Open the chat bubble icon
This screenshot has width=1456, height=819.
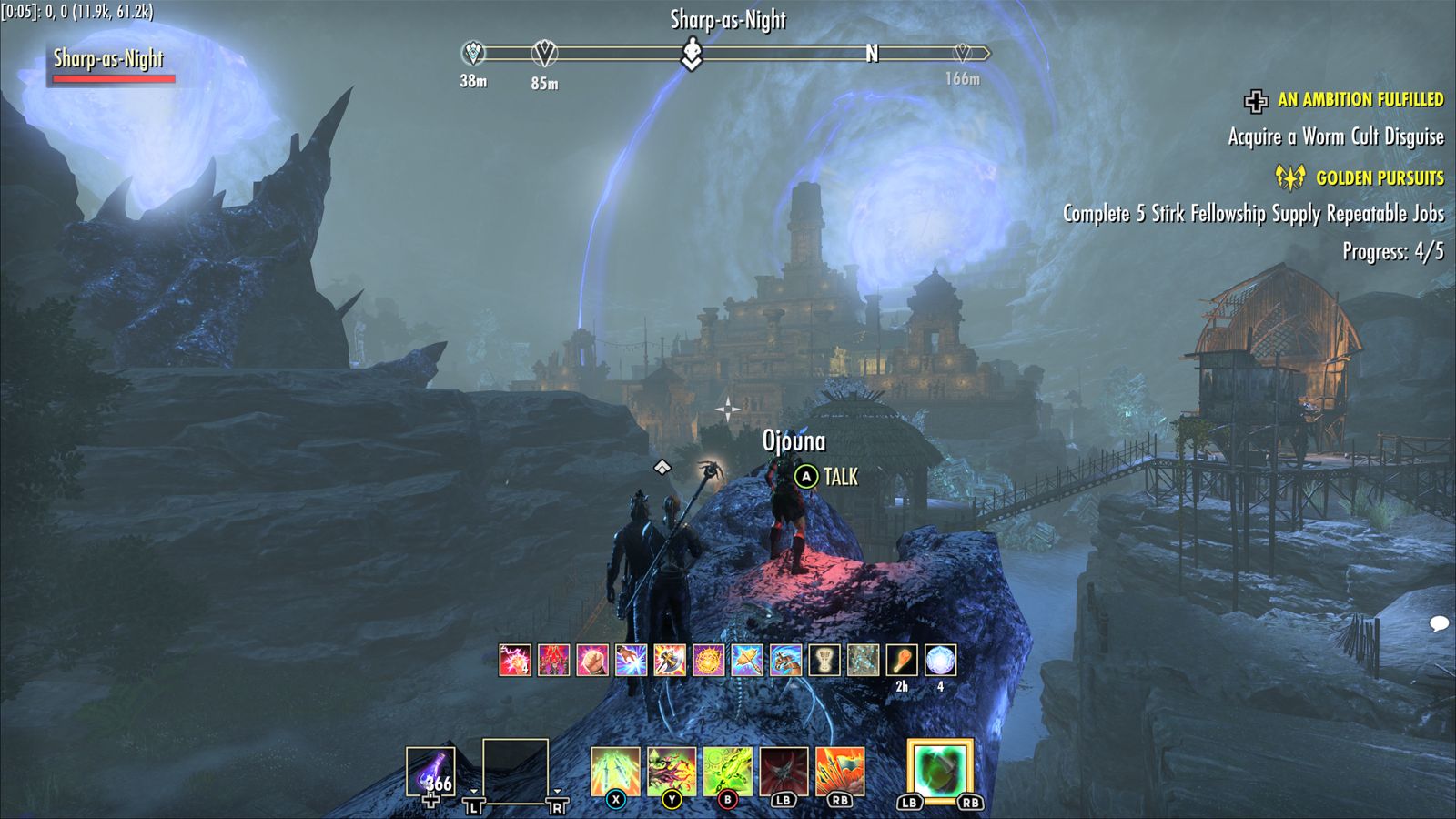[x=1439, y=624]
